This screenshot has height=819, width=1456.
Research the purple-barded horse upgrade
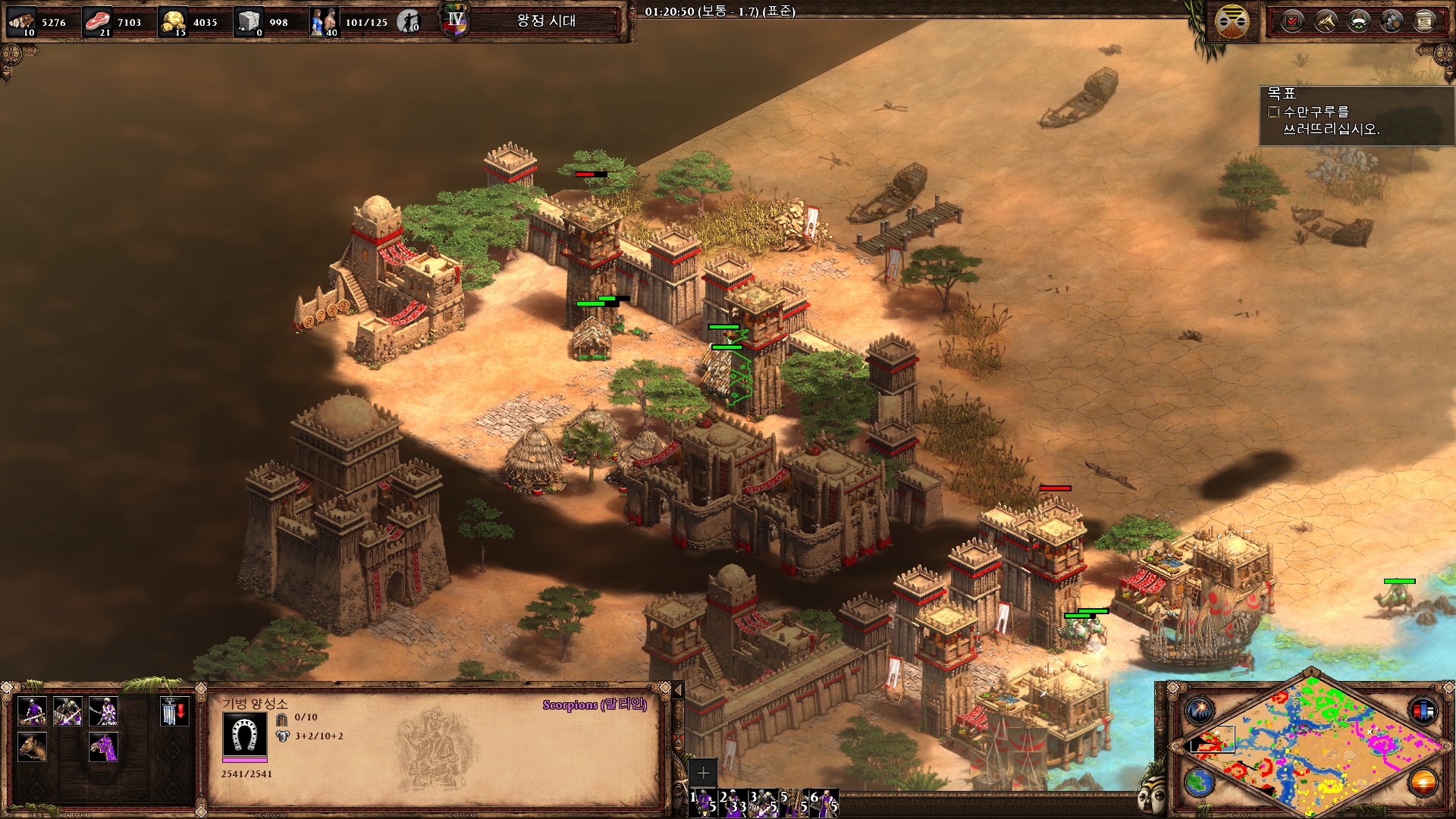coord(103,747)
